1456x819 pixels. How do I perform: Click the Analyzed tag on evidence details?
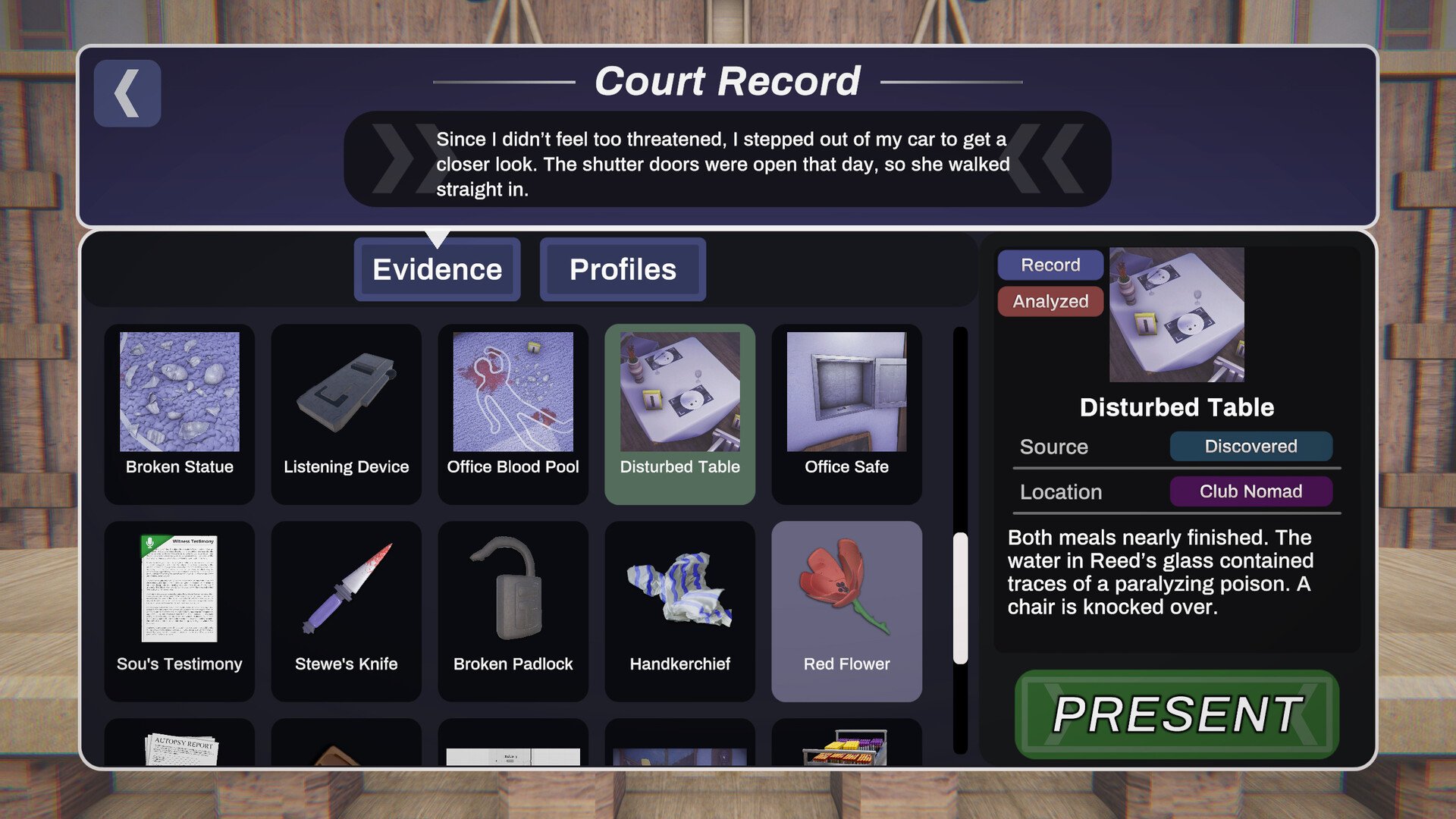pyautogui.click(x=1050, y=301)
